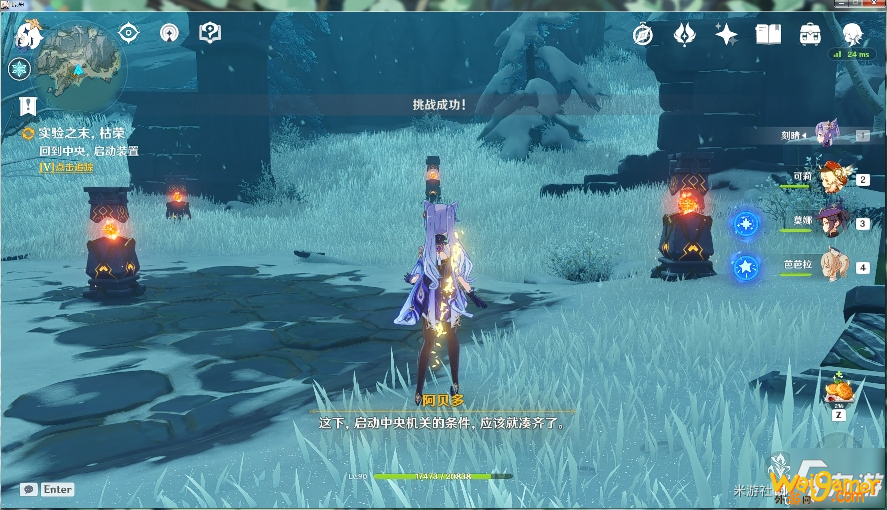Switch to party member 可莉 (Klee)
This screenshot has height=510, width=887.
831,177
